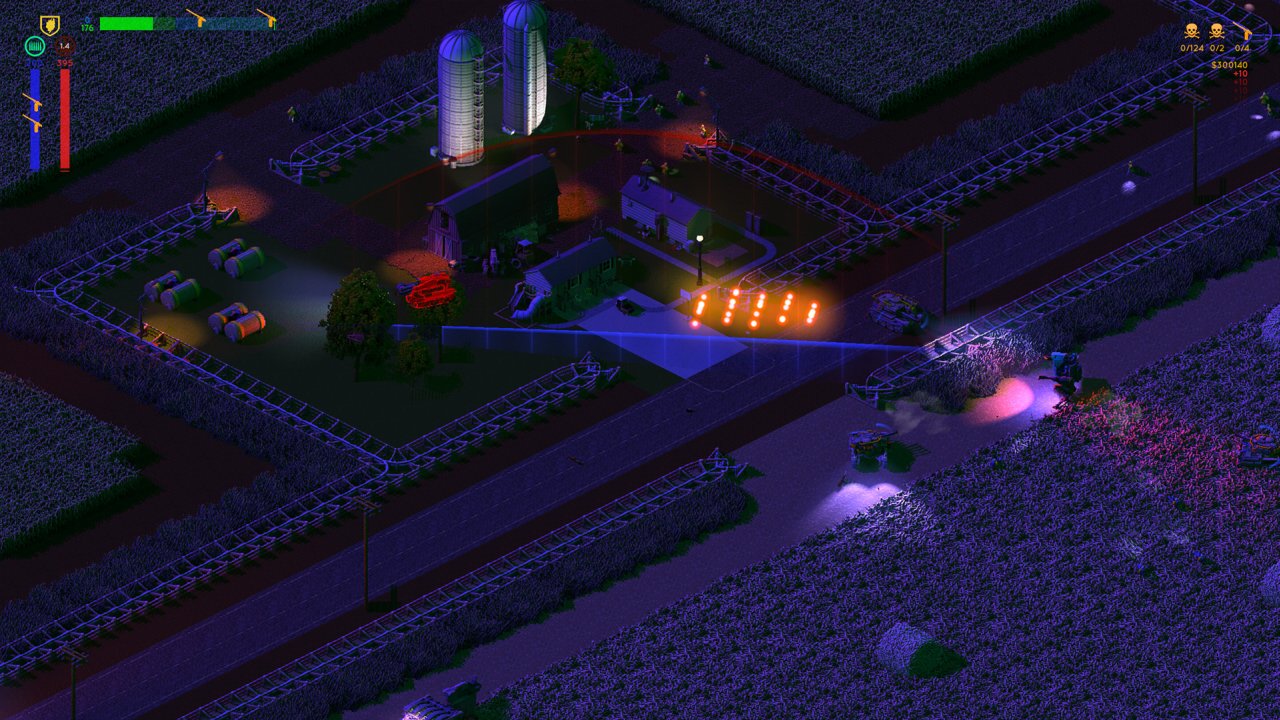Select the green ammo magazine icon

pyautogui.click(x=35, y=46)
